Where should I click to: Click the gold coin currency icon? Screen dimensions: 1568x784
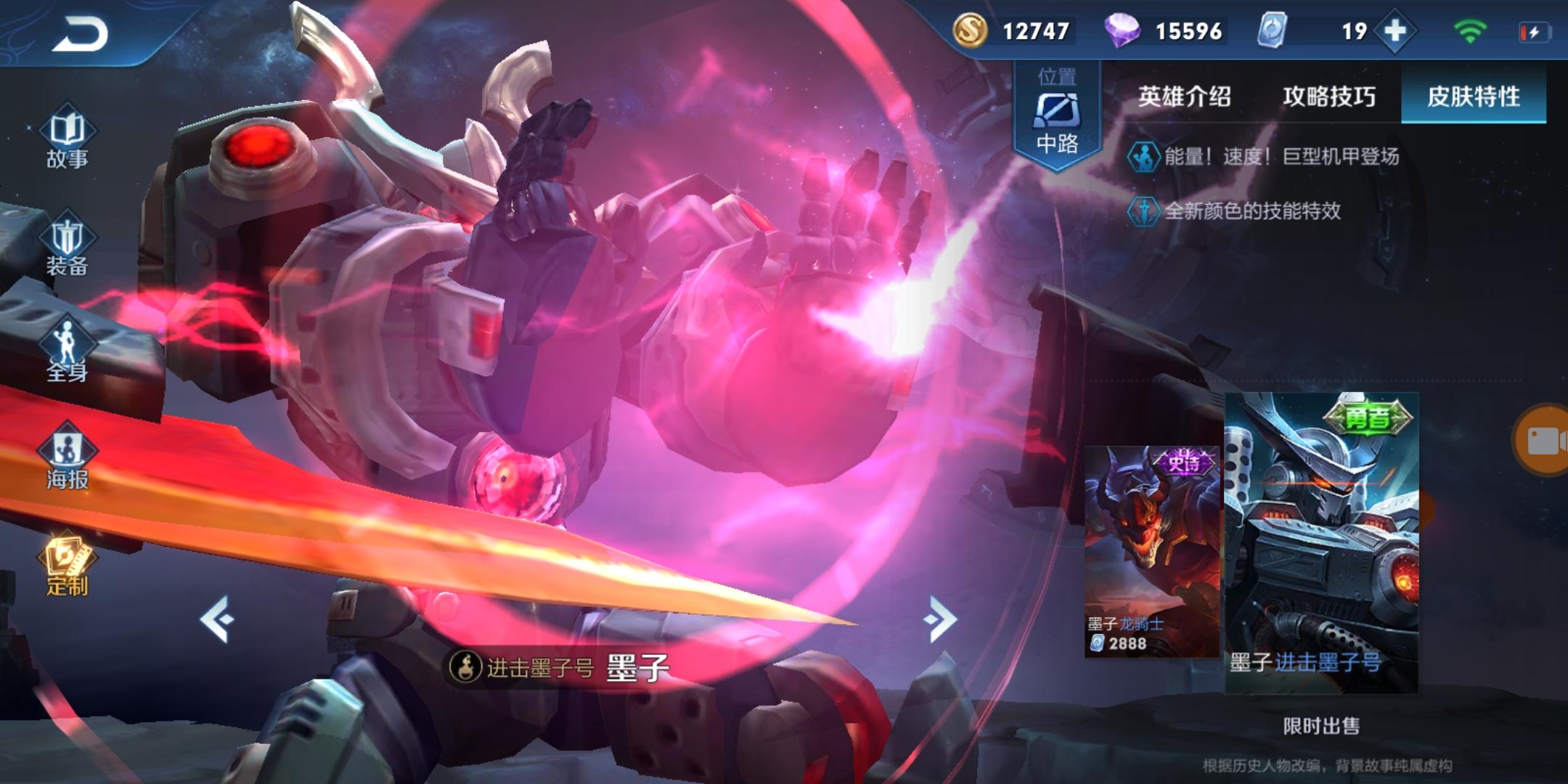[x=970, y=30]
